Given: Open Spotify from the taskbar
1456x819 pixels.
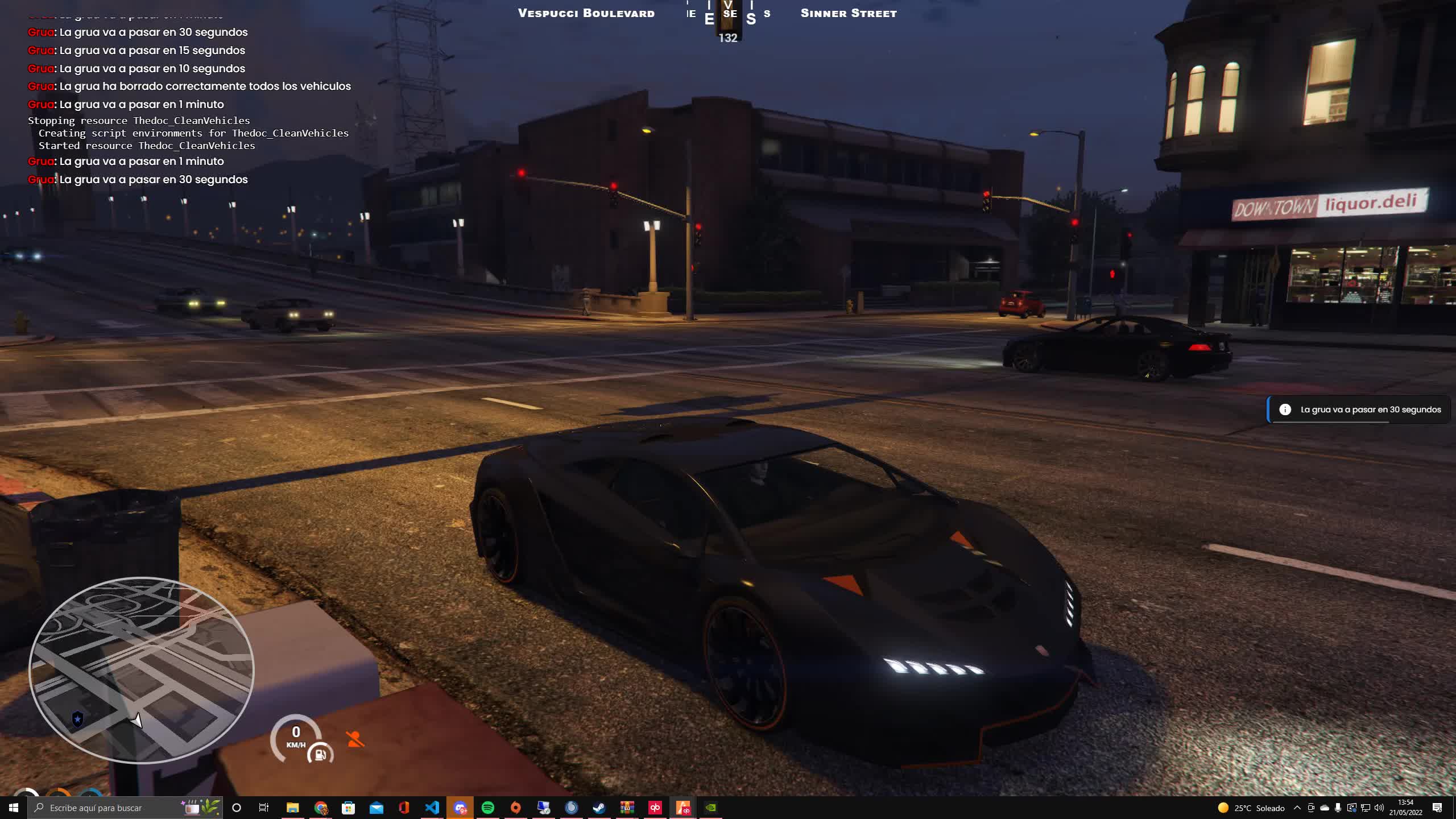Looking at the screenshot, I should [487, 808].
